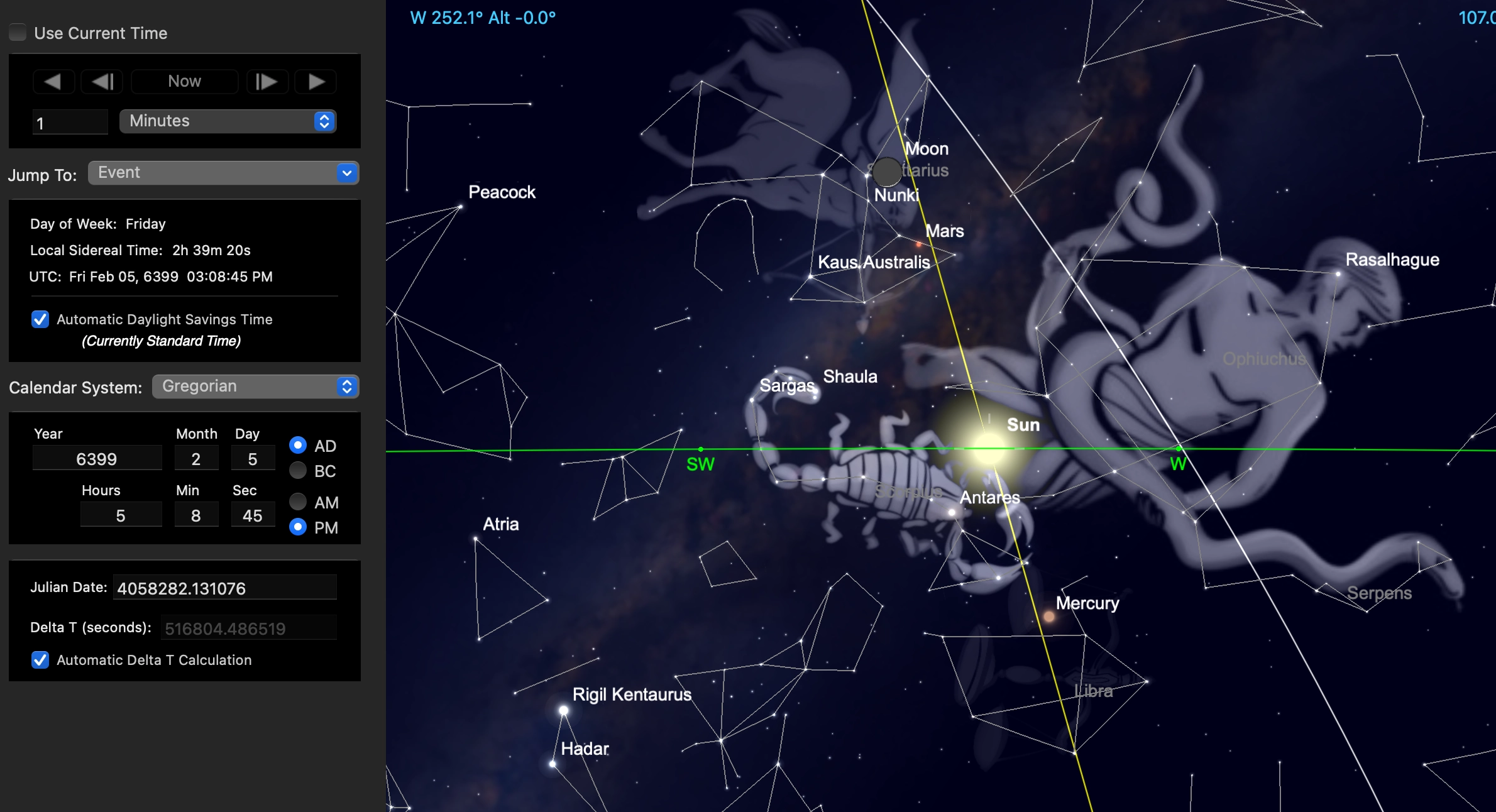Click the Julian Date field
The image size is (1496, 812).
click(x=224, y=588)
